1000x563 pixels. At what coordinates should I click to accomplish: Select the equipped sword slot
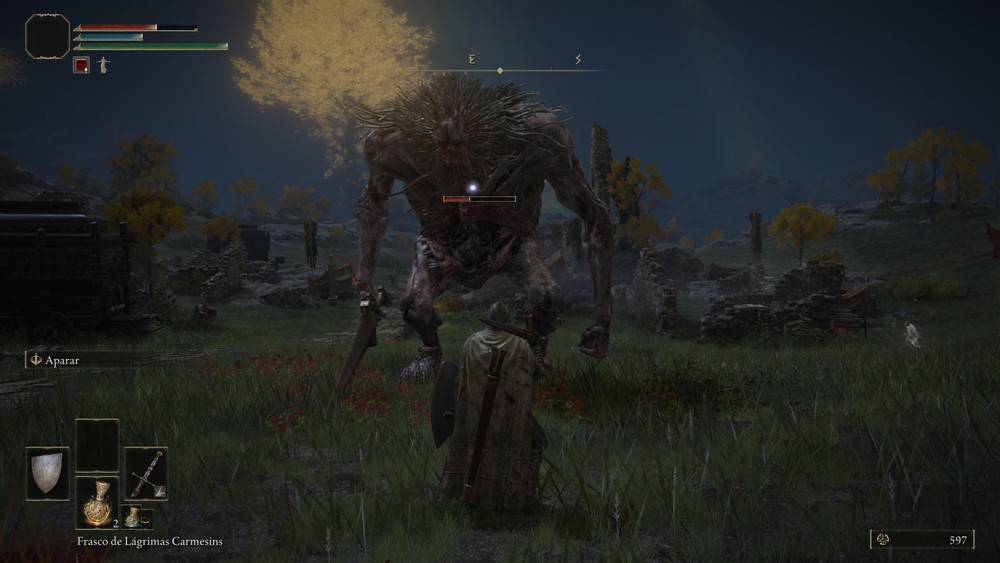point(146,473)
